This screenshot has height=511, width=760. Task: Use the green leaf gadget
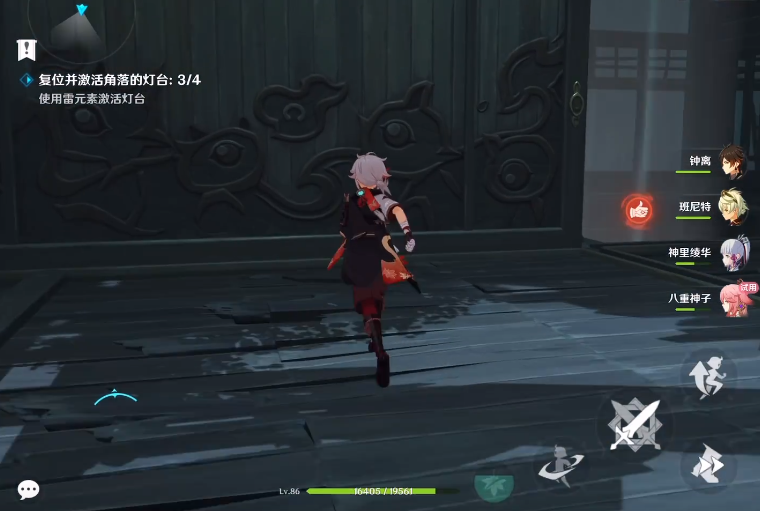pyautogui.click(x=493, y=486)
